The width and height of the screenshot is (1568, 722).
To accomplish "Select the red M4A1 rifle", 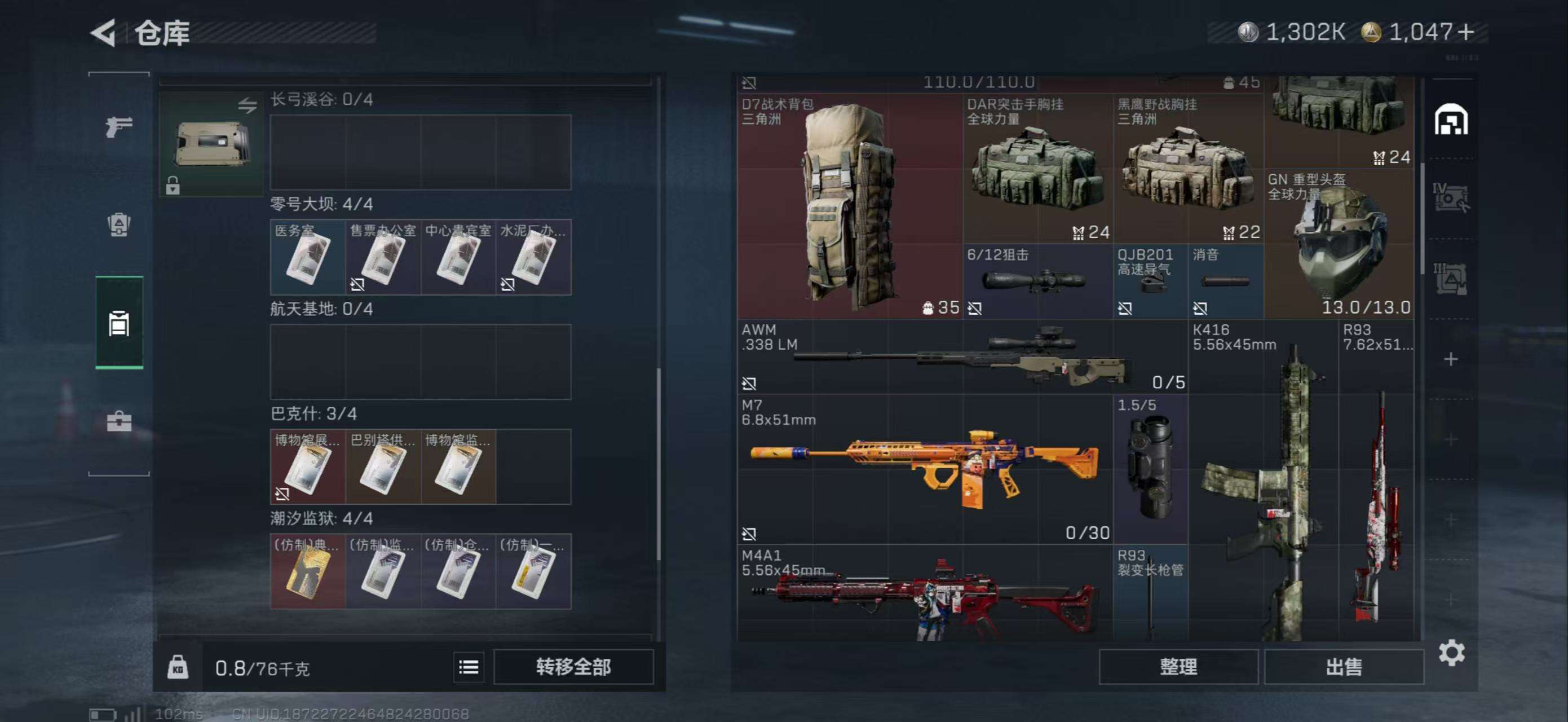I will pyautogui.click(x=924, y=593).
